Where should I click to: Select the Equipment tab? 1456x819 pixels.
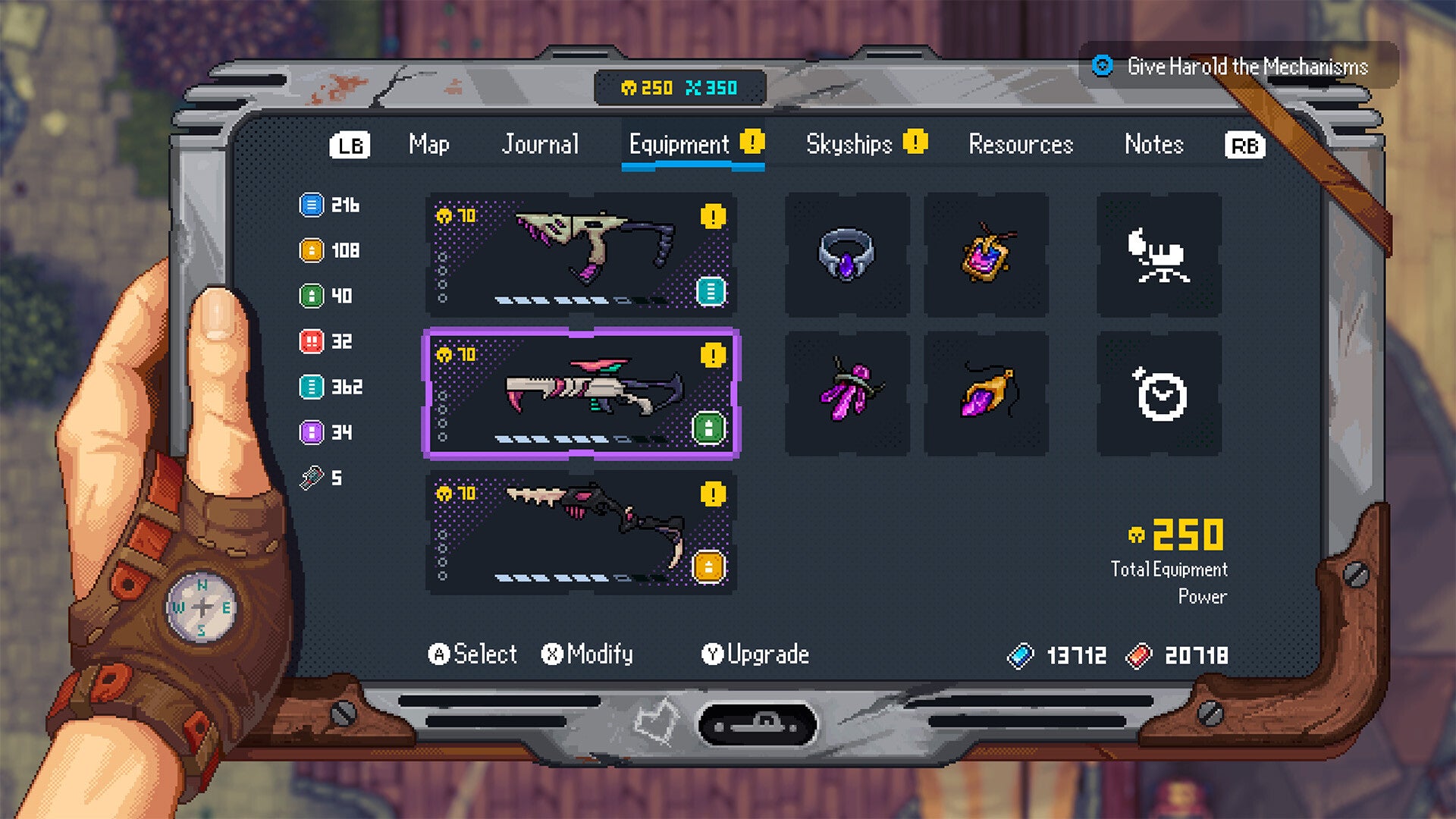tap(679, 144)
